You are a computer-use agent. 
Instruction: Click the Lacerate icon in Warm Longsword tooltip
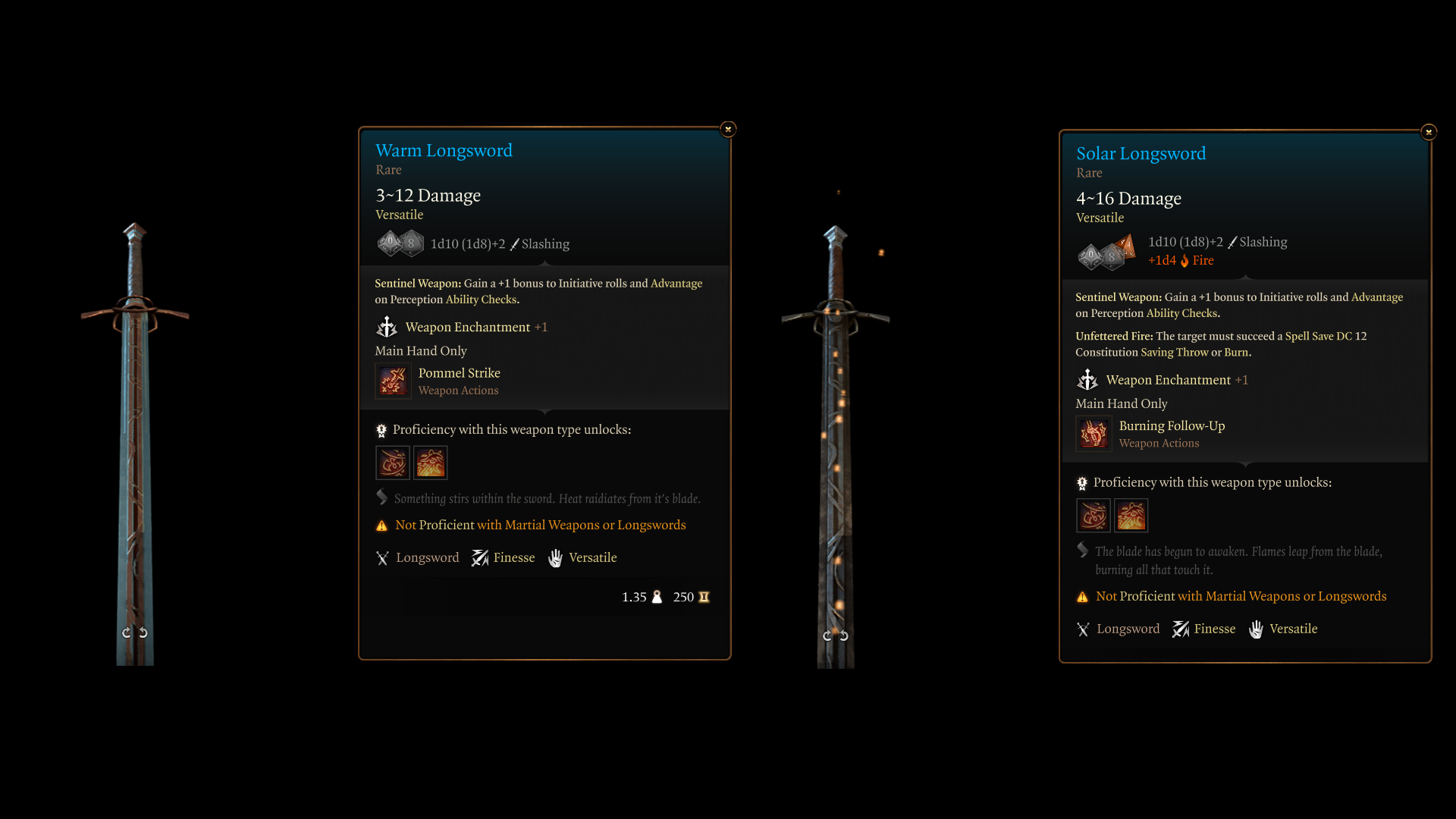point(393,463)
